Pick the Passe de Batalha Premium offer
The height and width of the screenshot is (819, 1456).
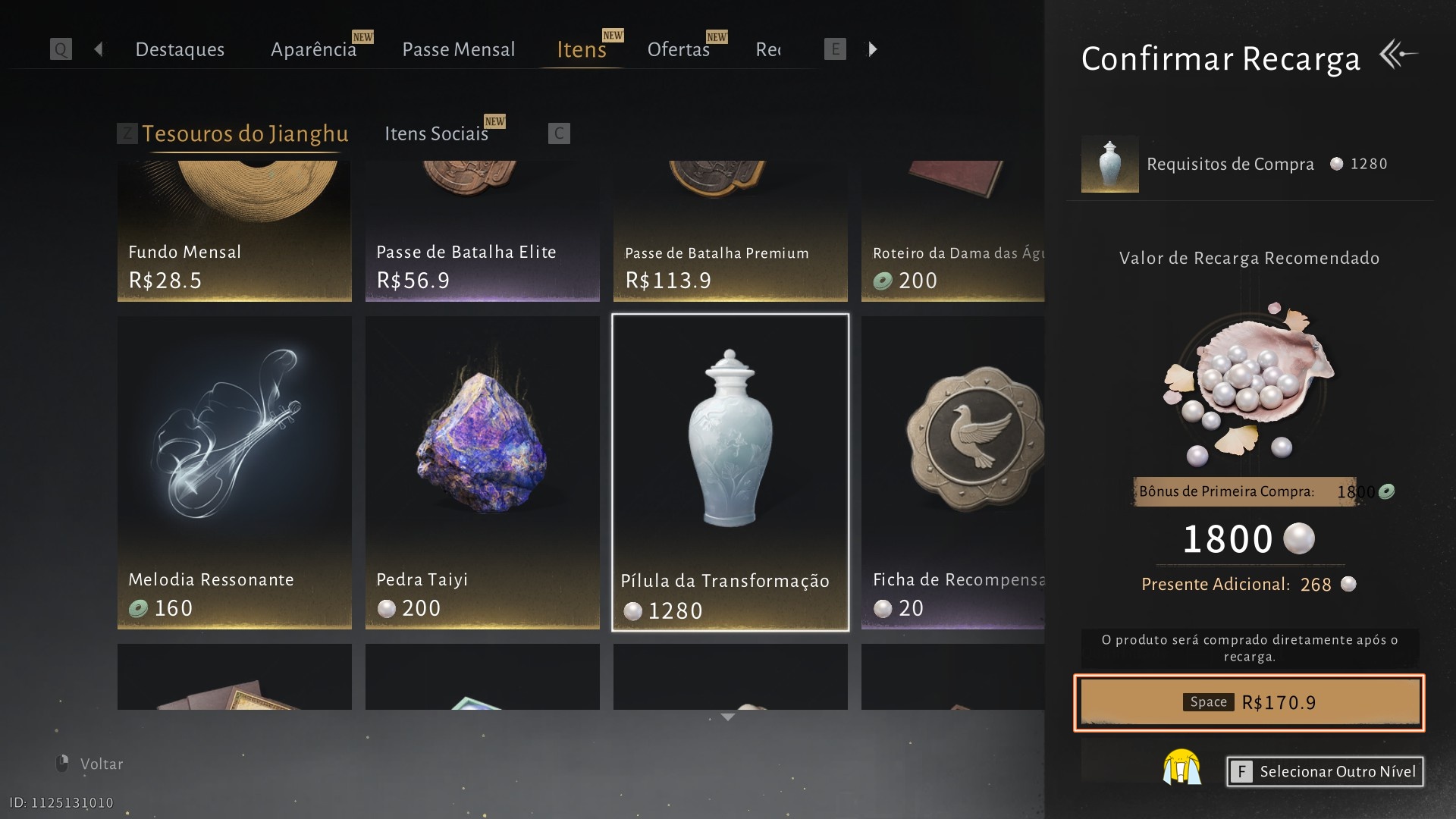[x=730, y=231]
